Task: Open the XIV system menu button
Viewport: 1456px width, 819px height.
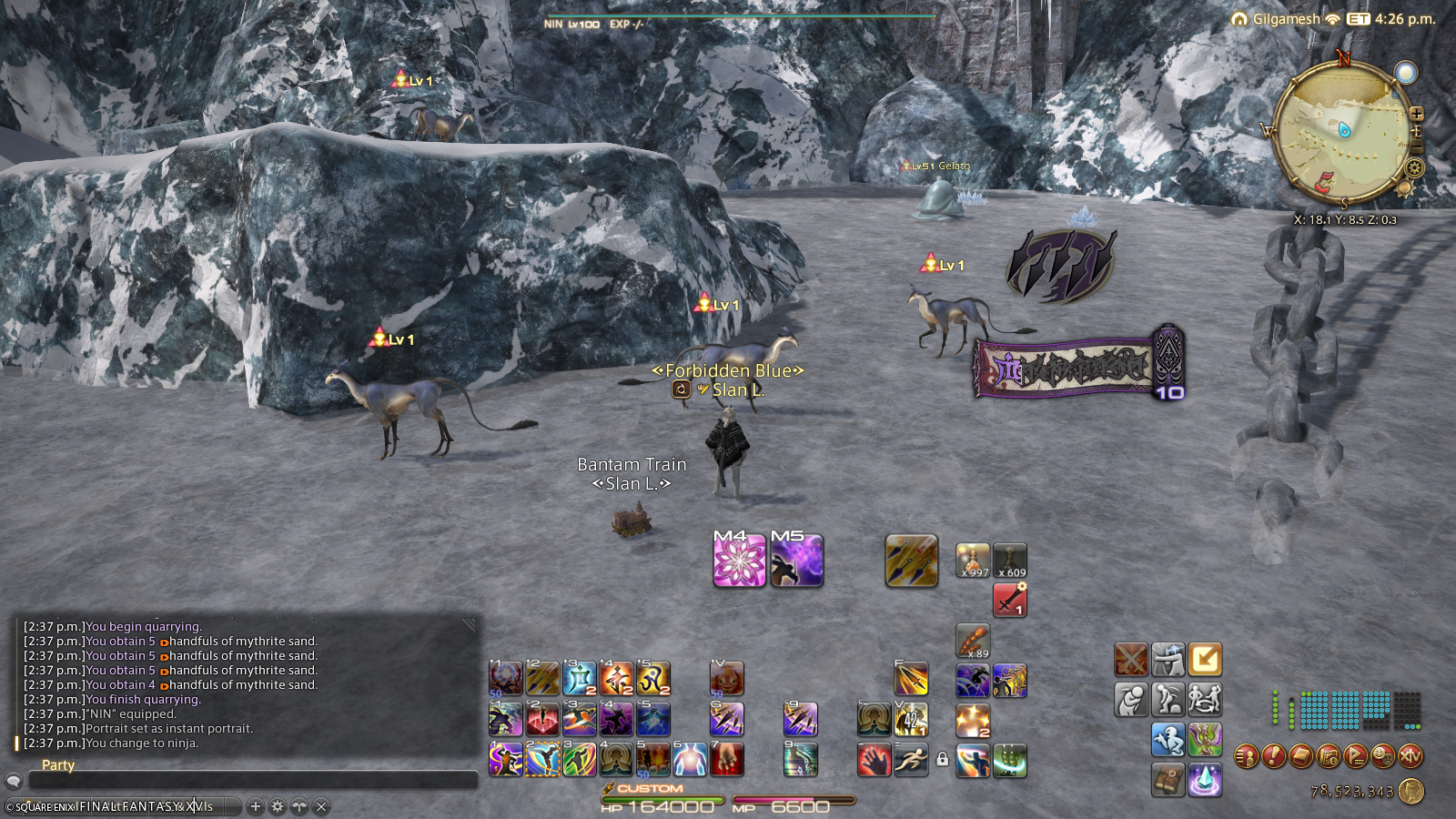Action: point(1410,755)
